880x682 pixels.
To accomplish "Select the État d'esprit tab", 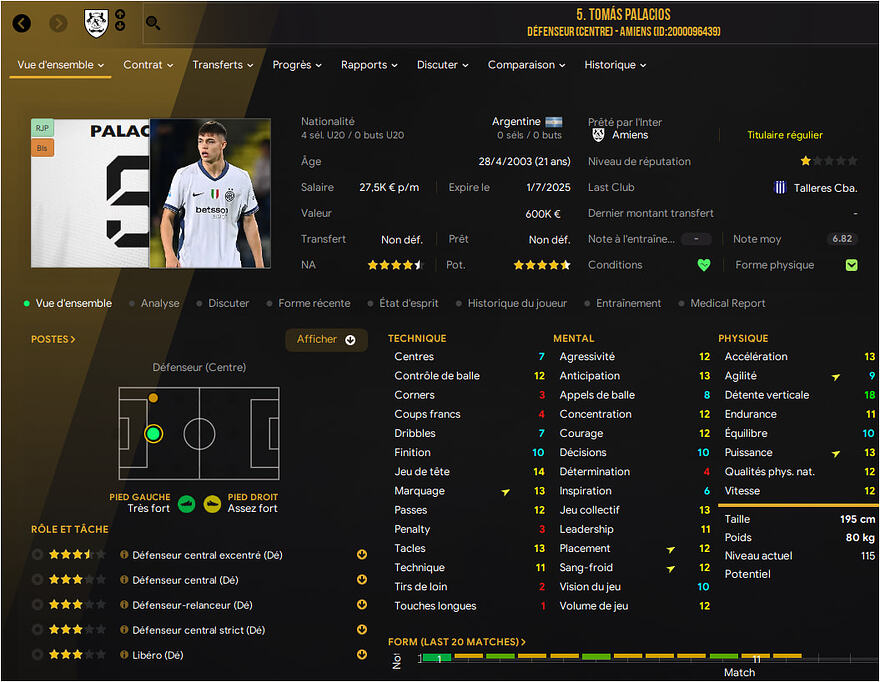I will click(411, 303).
